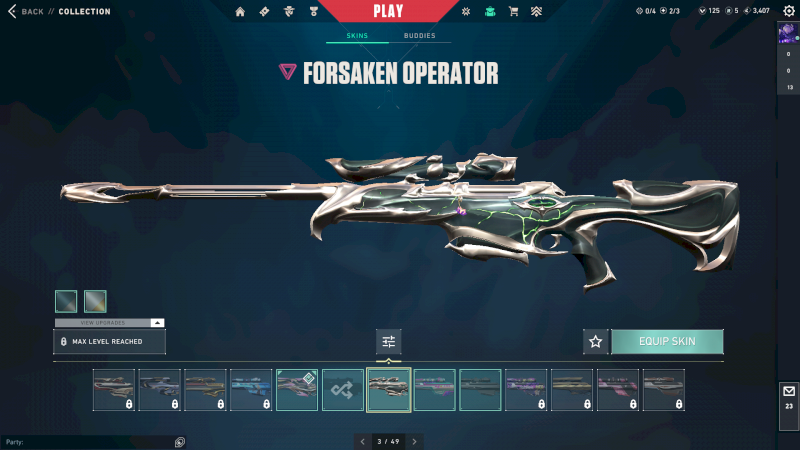
Task: Open the skin filter sliders button
Action: point(389,342)
